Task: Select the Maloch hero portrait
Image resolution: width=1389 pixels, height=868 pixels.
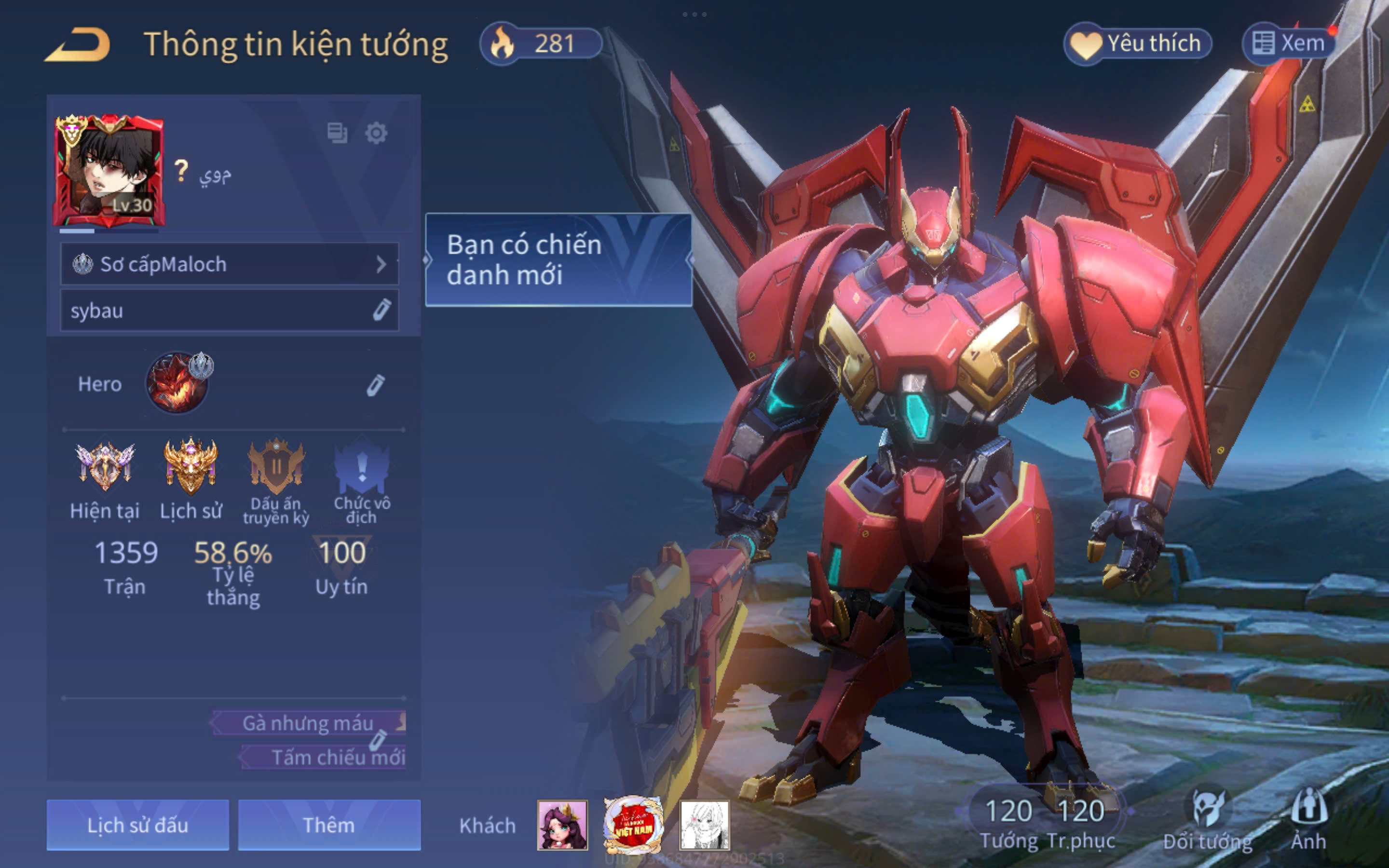Action: tap(177, 383)
